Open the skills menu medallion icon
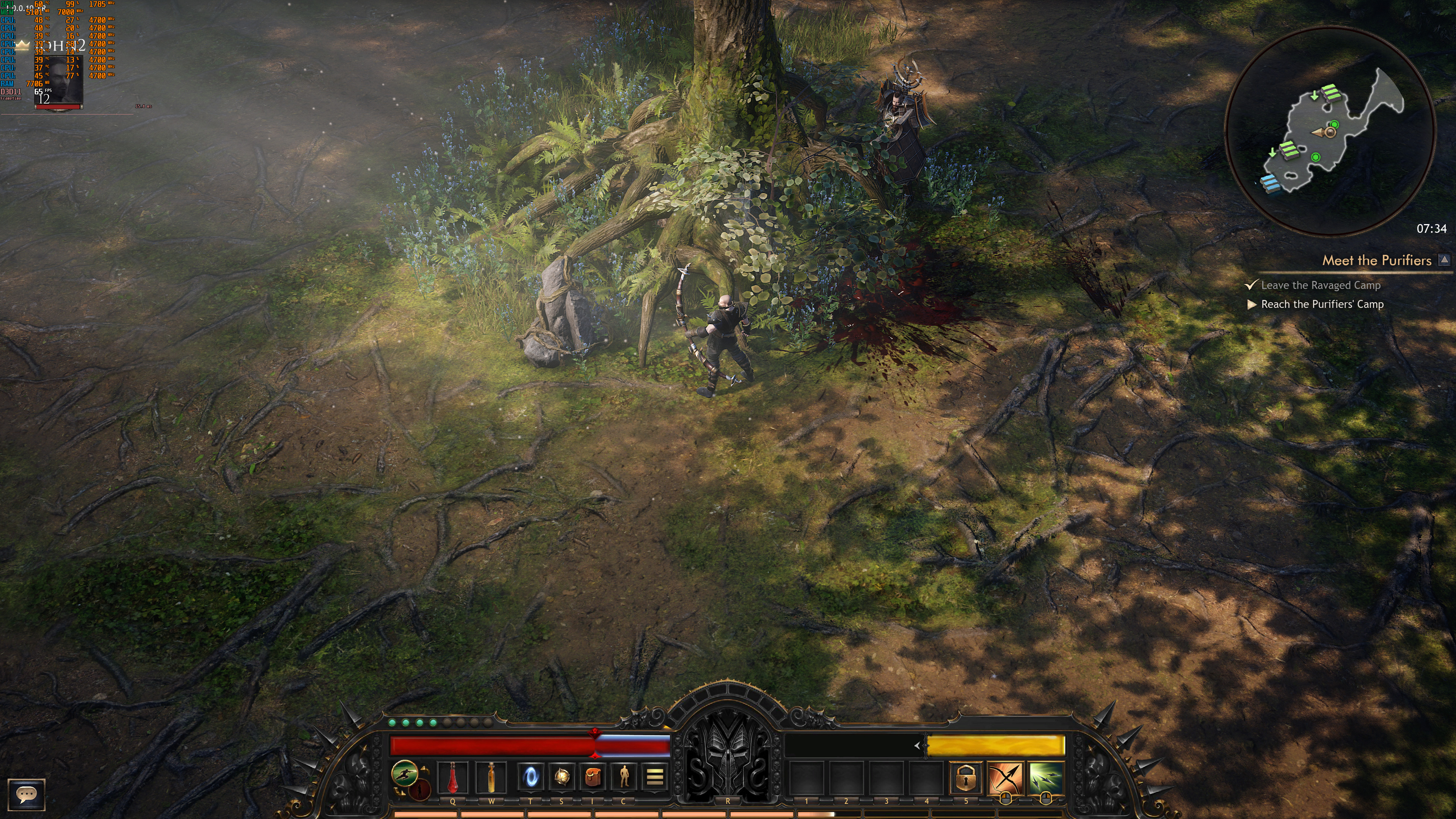The image size is (1456, 819). click(x=561, y=777)
